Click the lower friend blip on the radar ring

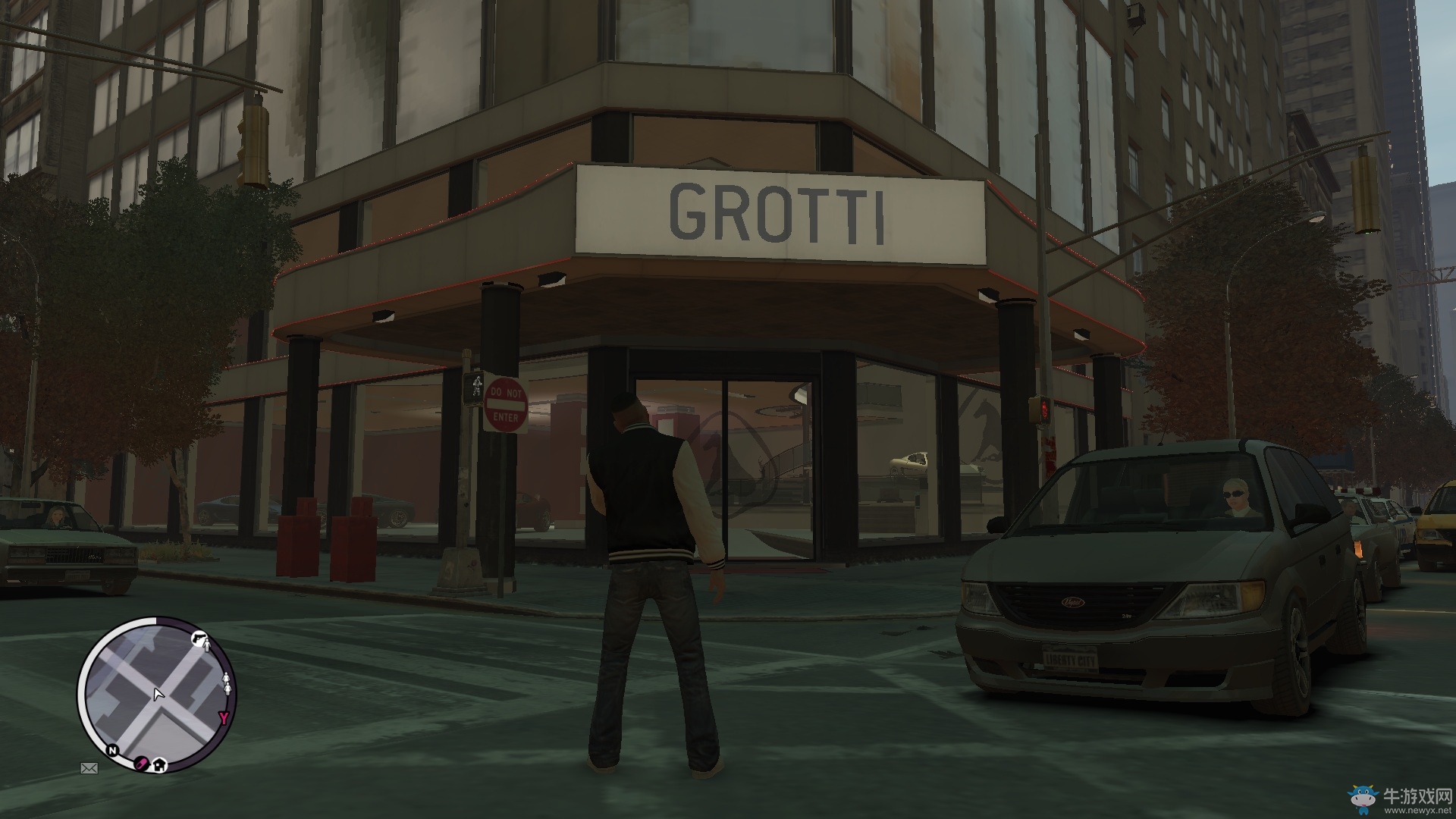coord(227,688)
